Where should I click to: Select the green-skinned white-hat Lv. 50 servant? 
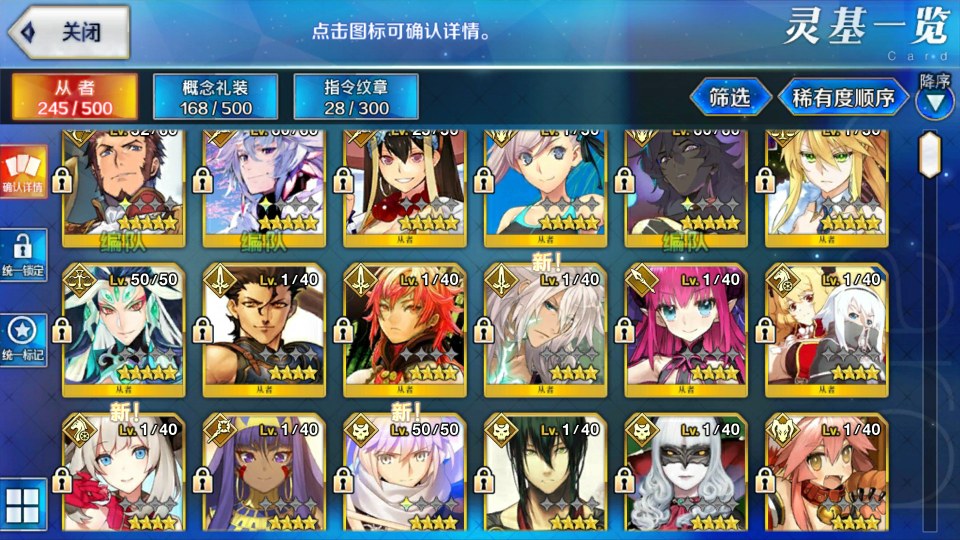point(124,328)
